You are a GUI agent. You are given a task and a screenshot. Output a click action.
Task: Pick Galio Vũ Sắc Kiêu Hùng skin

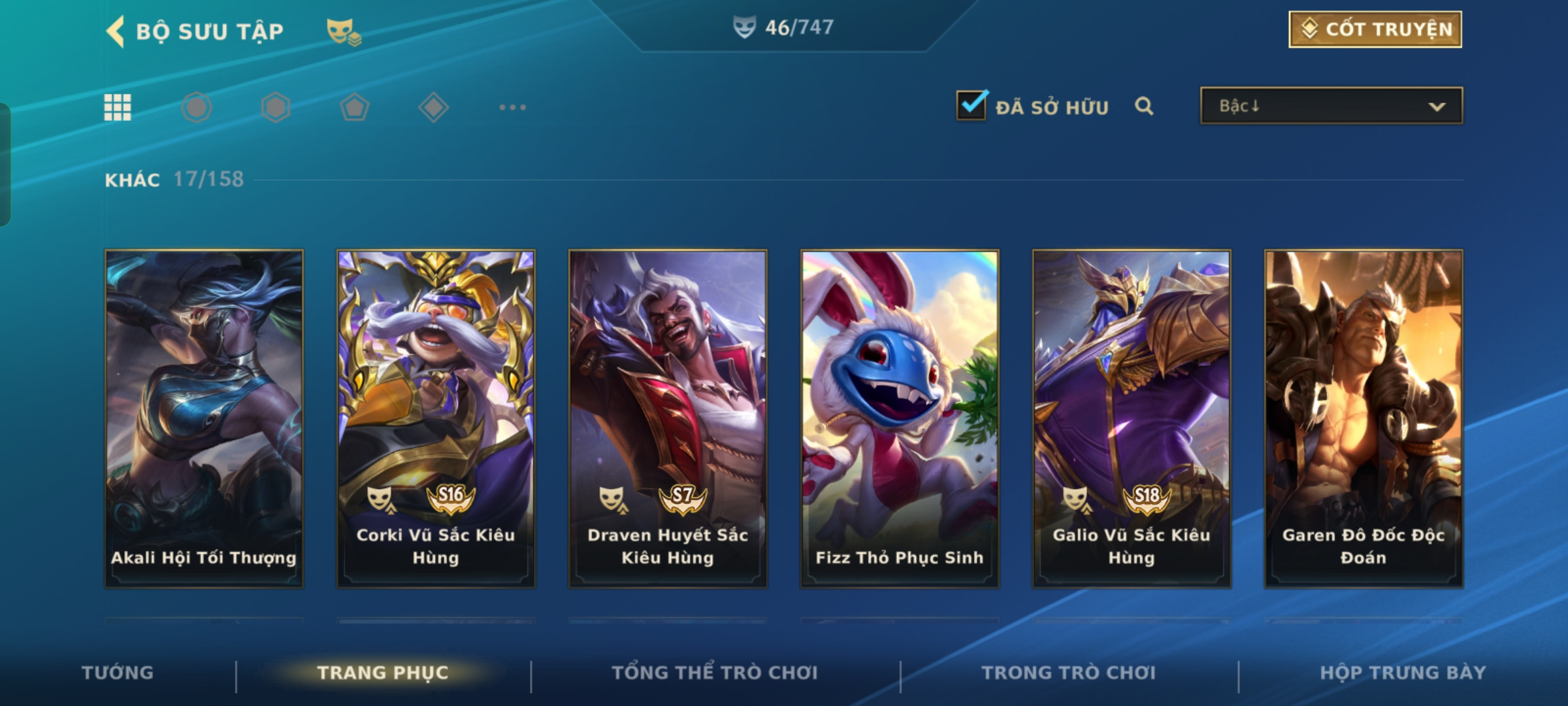[1132, 418]
